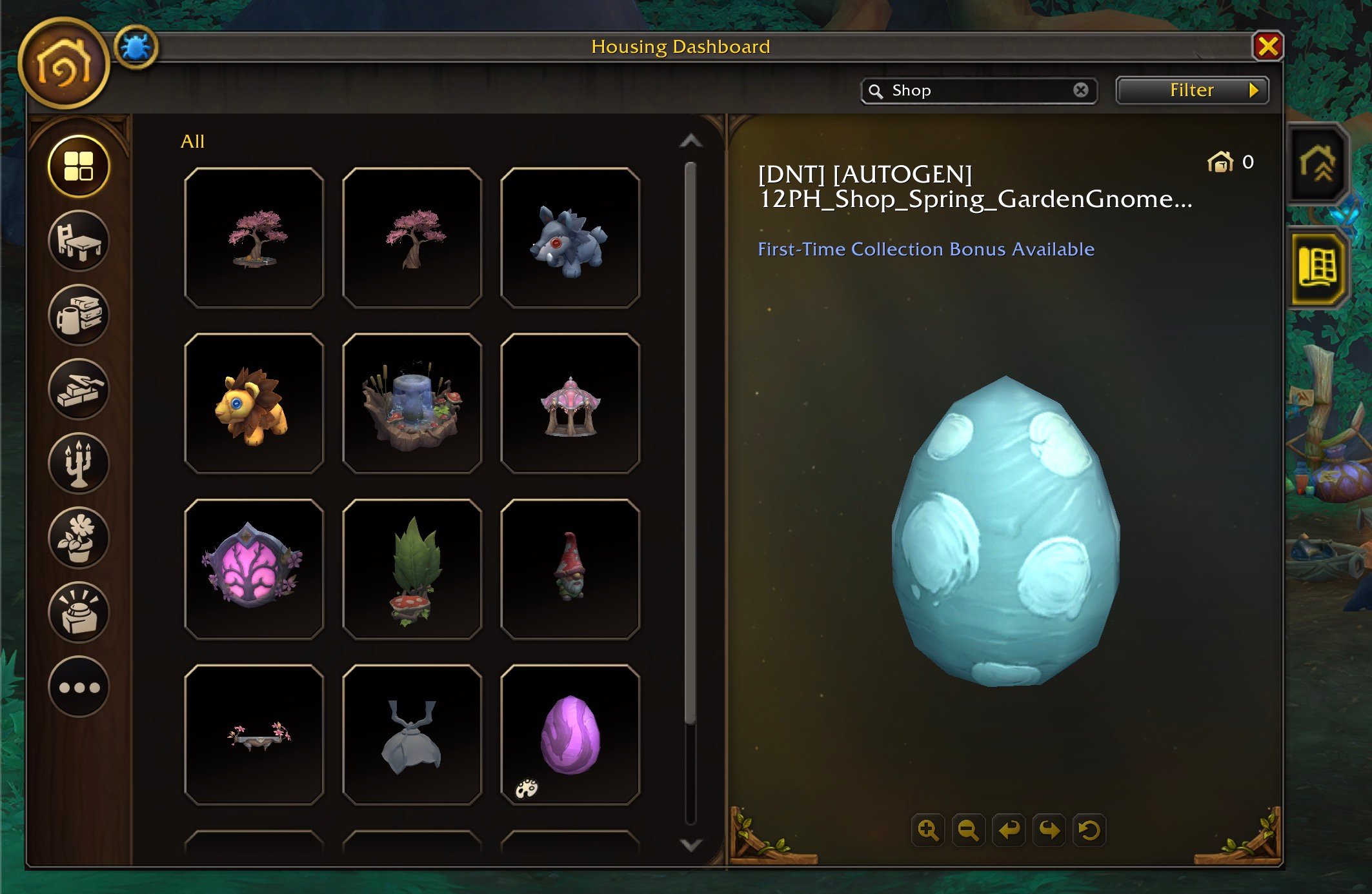
Task: Click the Housing Dashboard title bar
Action: 680,46
